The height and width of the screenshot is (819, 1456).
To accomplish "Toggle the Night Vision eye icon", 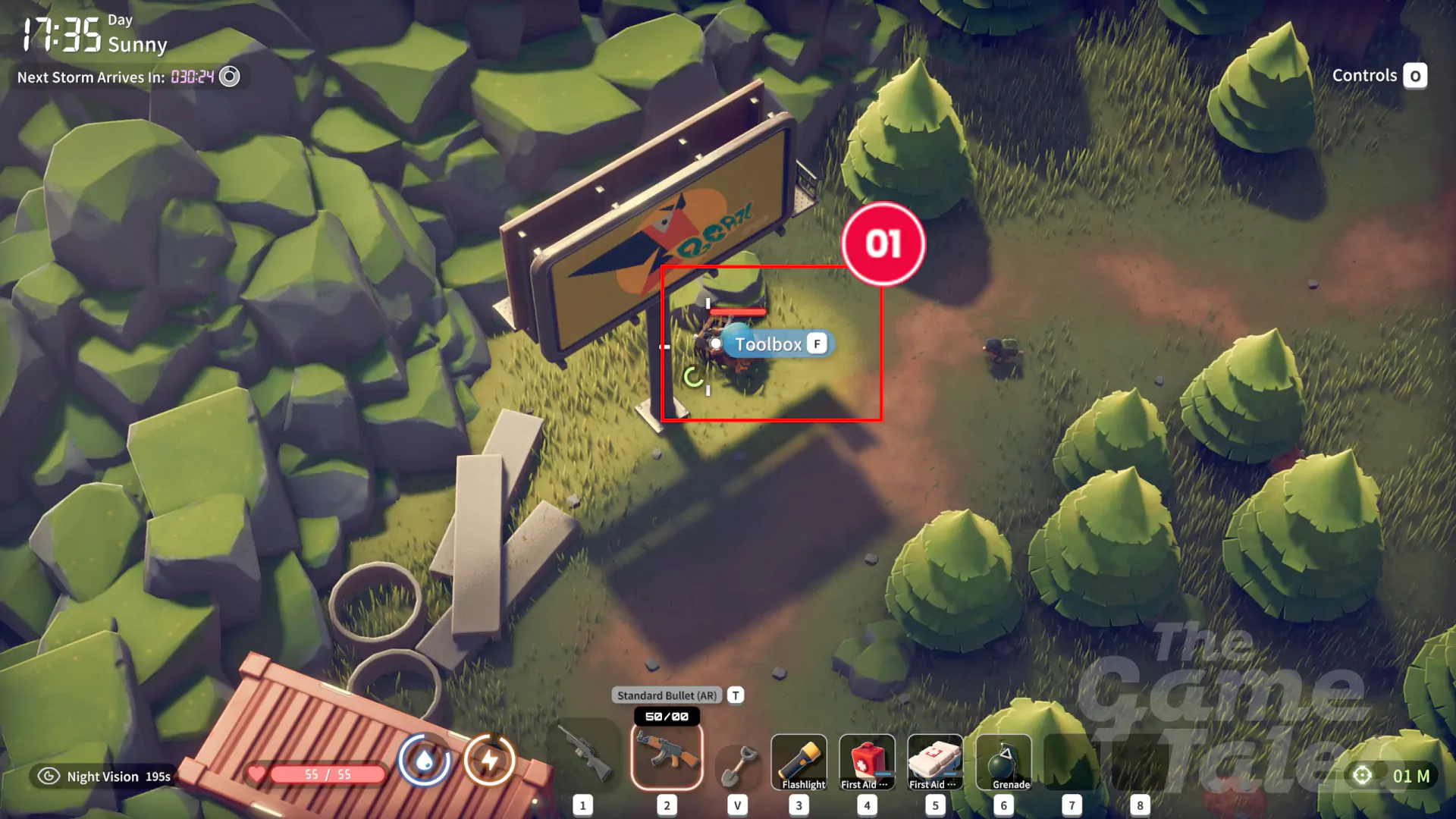I will tap(49, 776).
